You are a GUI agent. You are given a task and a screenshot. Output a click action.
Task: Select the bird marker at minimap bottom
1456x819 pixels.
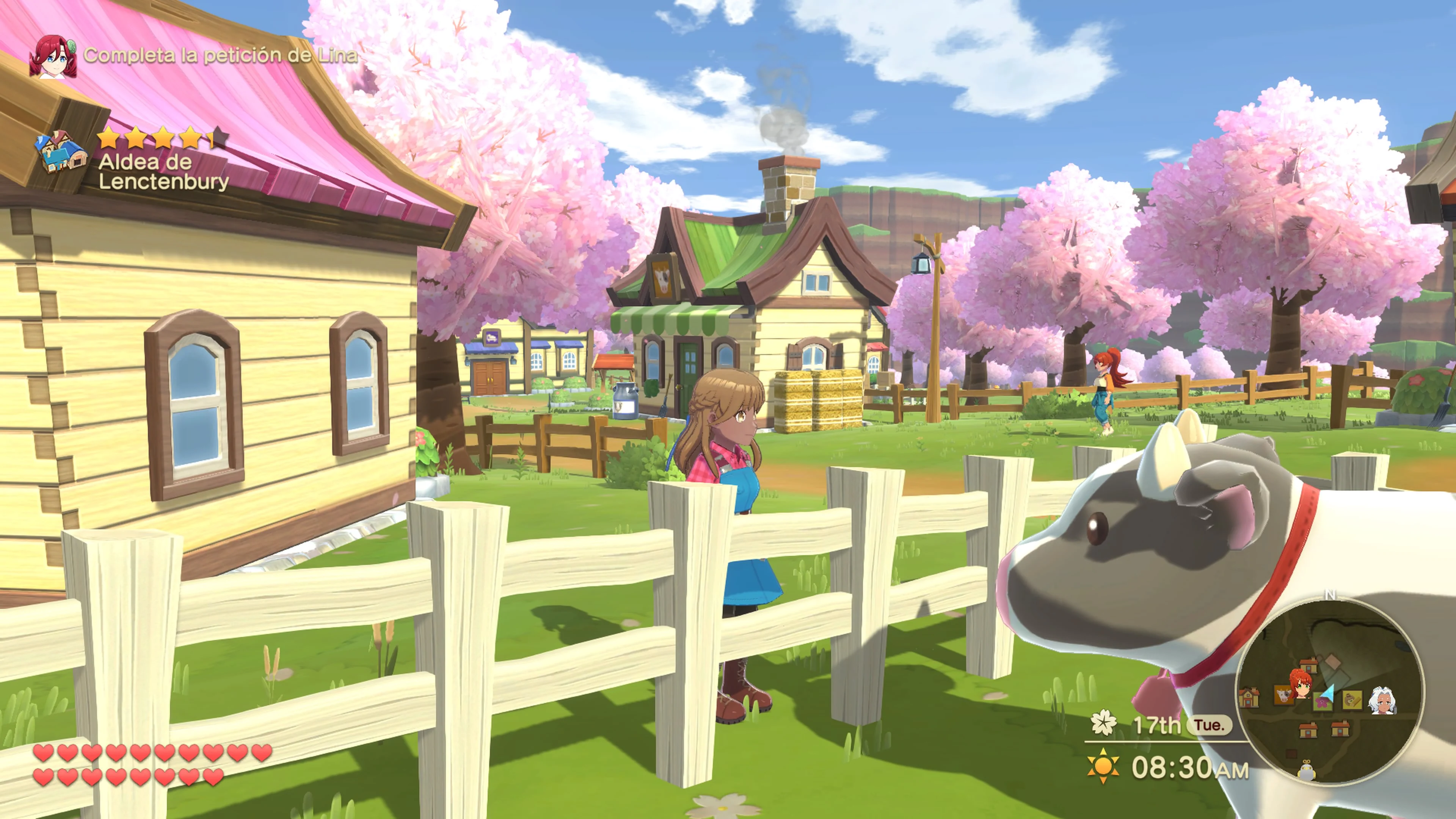1306,770
